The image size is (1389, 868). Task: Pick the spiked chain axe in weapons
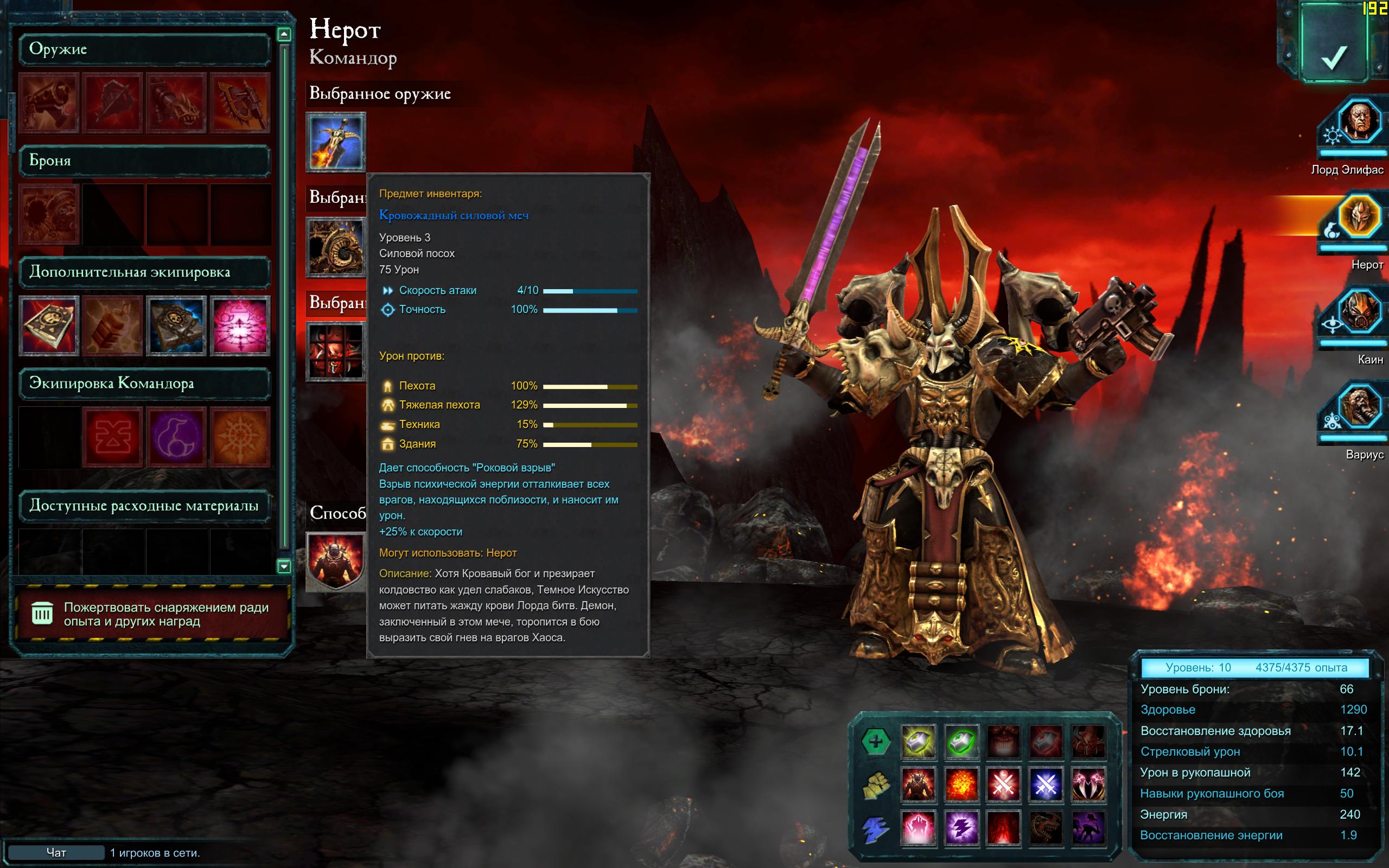tap(240, 103)
